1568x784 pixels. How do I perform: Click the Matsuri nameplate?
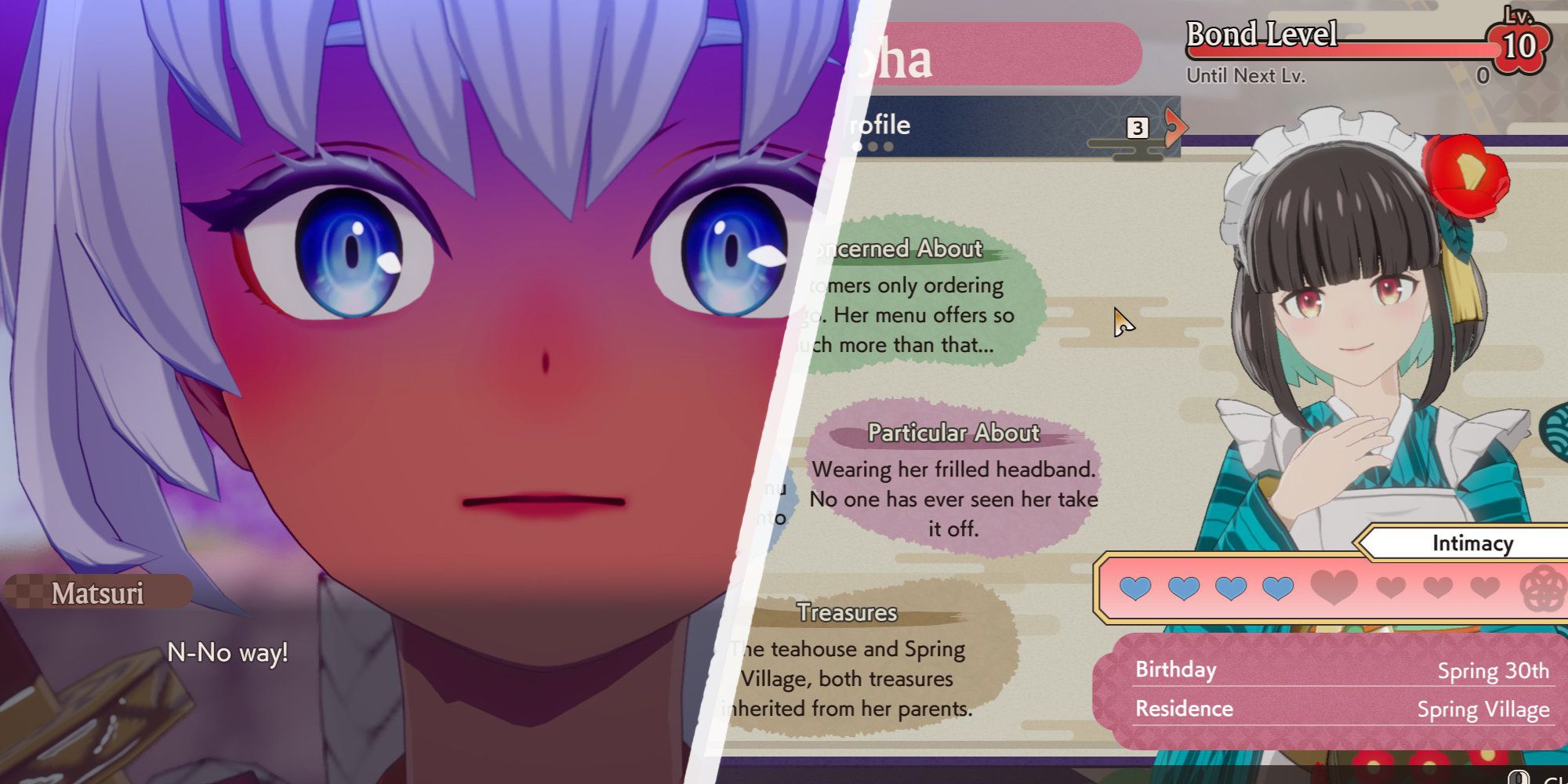click(x=98, y=593)
